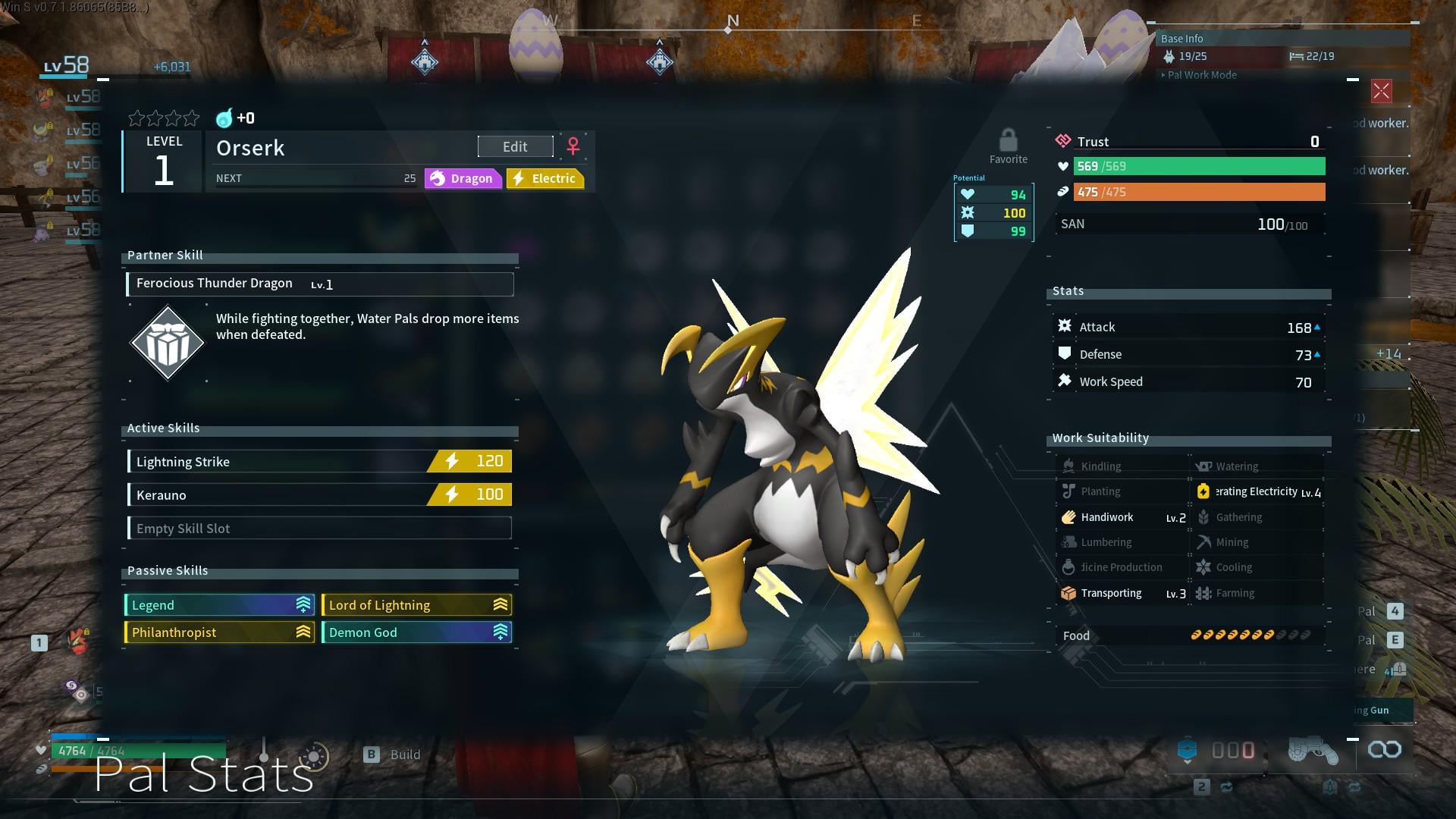
Task: Inspect the Demon God passive skill
Action: click(416, 632)
